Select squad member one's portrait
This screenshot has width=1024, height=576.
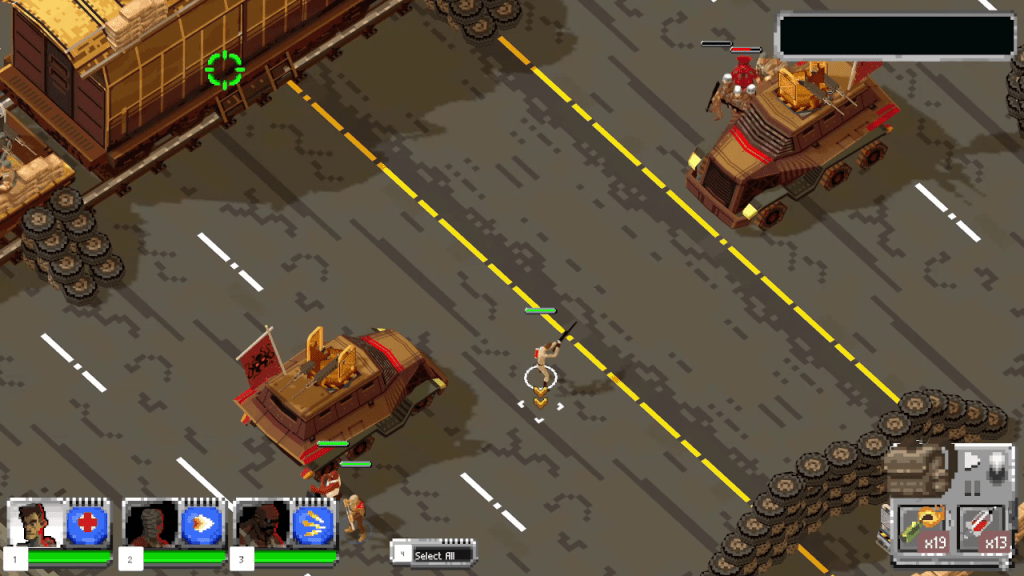37,523
